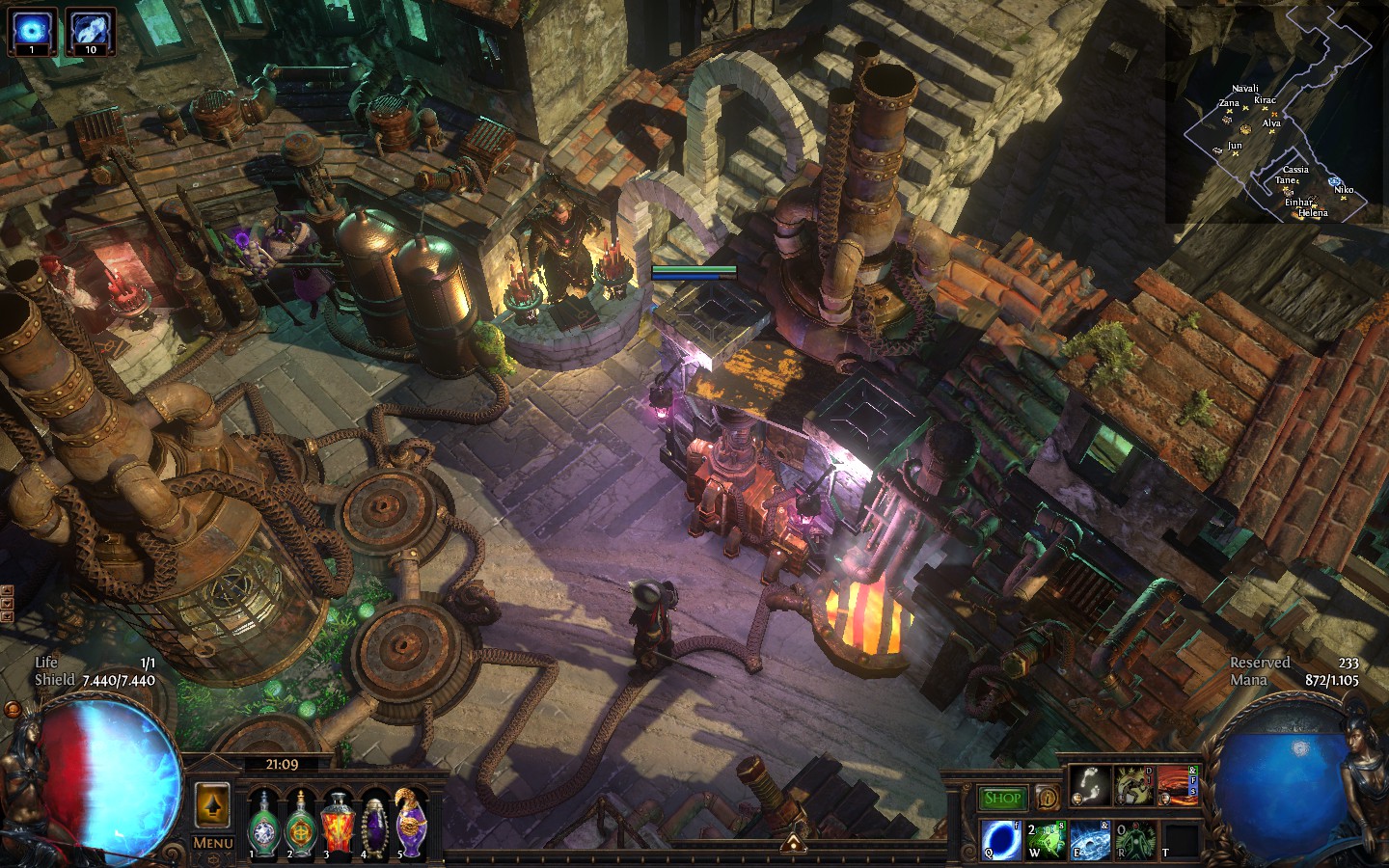
Task: Open the Menu
Action: pos(211,843)
